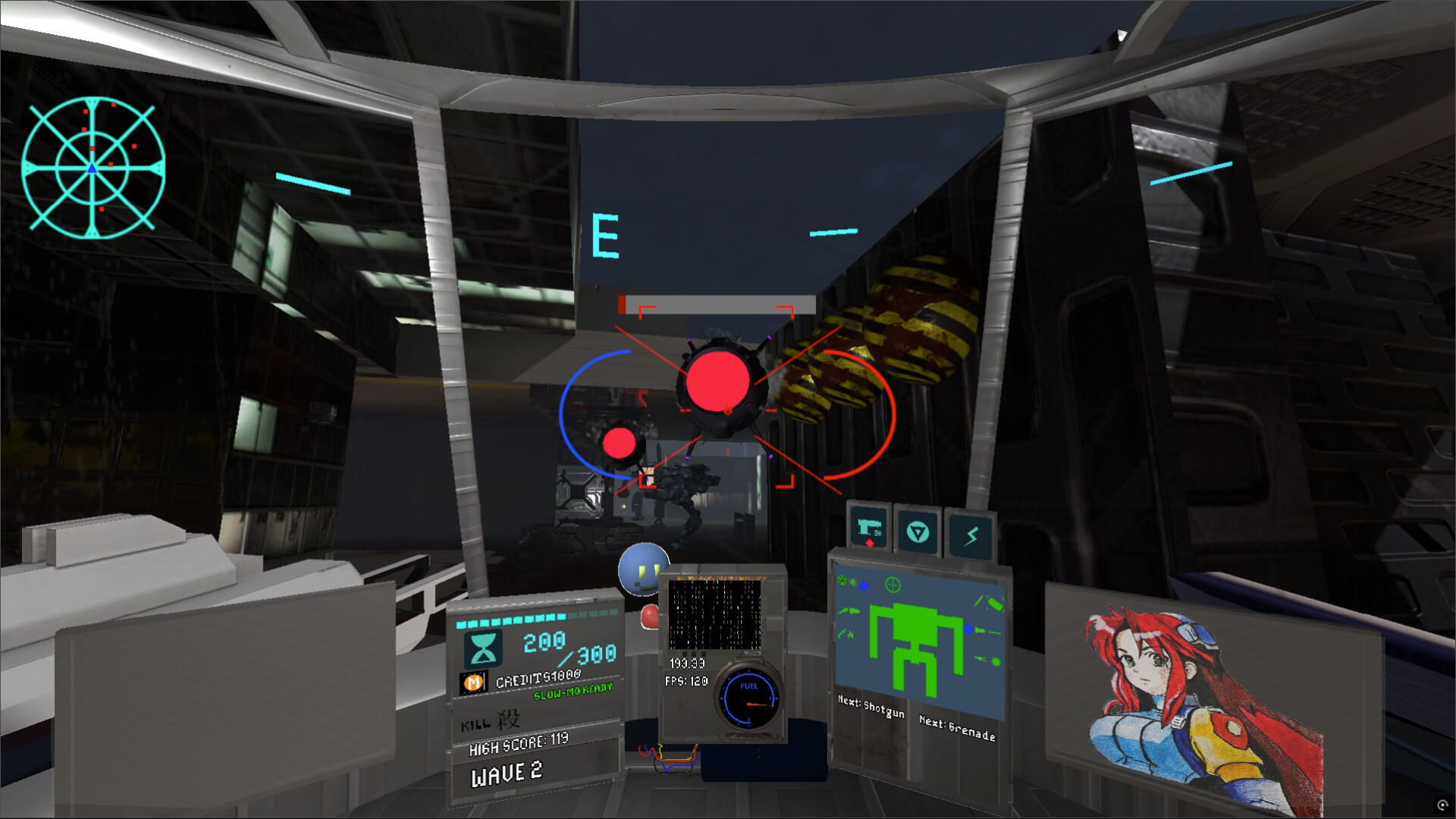
Task: Select the HIGH SCORE: 119 panel
Action: coord(518,744)
